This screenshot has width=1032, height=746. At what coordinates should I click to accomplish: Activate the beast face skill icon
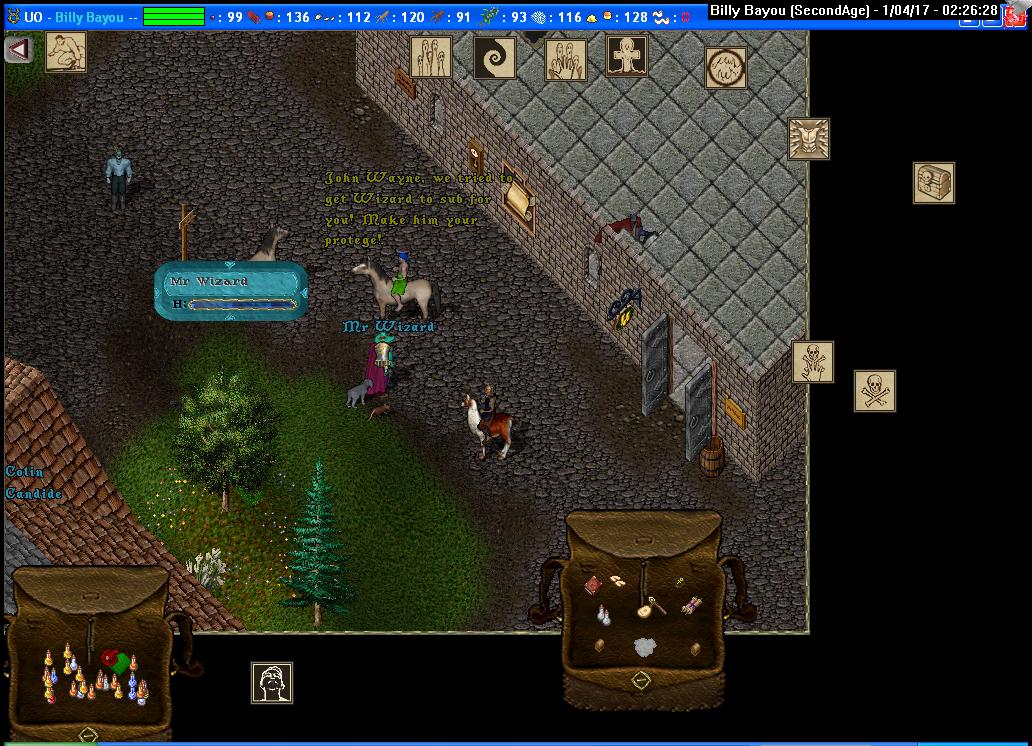(808, 139)
